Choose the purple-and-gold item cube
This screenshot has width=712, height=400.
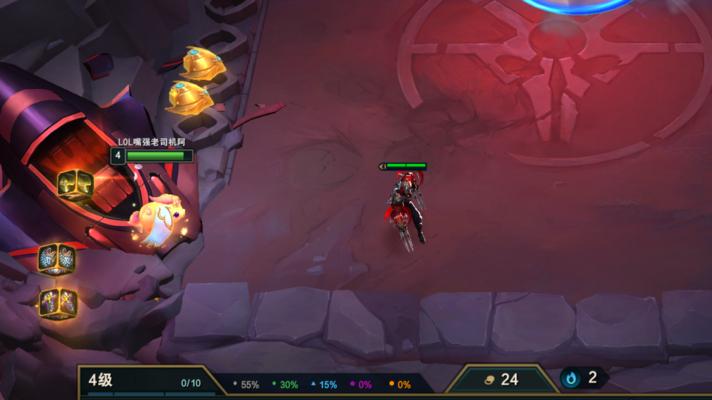[x=57, y=301]
